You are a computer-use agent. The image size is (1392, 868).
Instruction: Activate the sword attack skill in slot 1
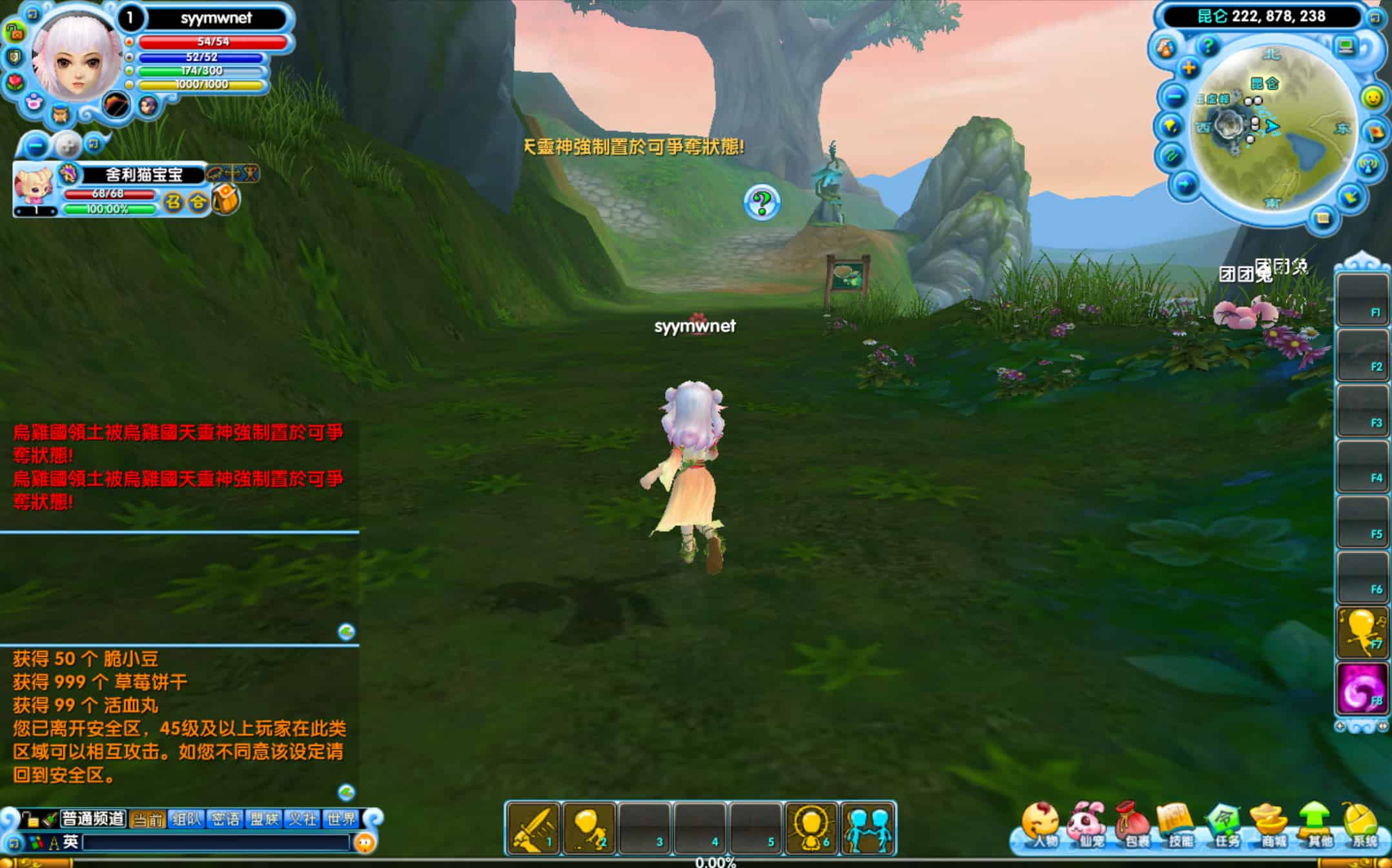click(533, 829)
